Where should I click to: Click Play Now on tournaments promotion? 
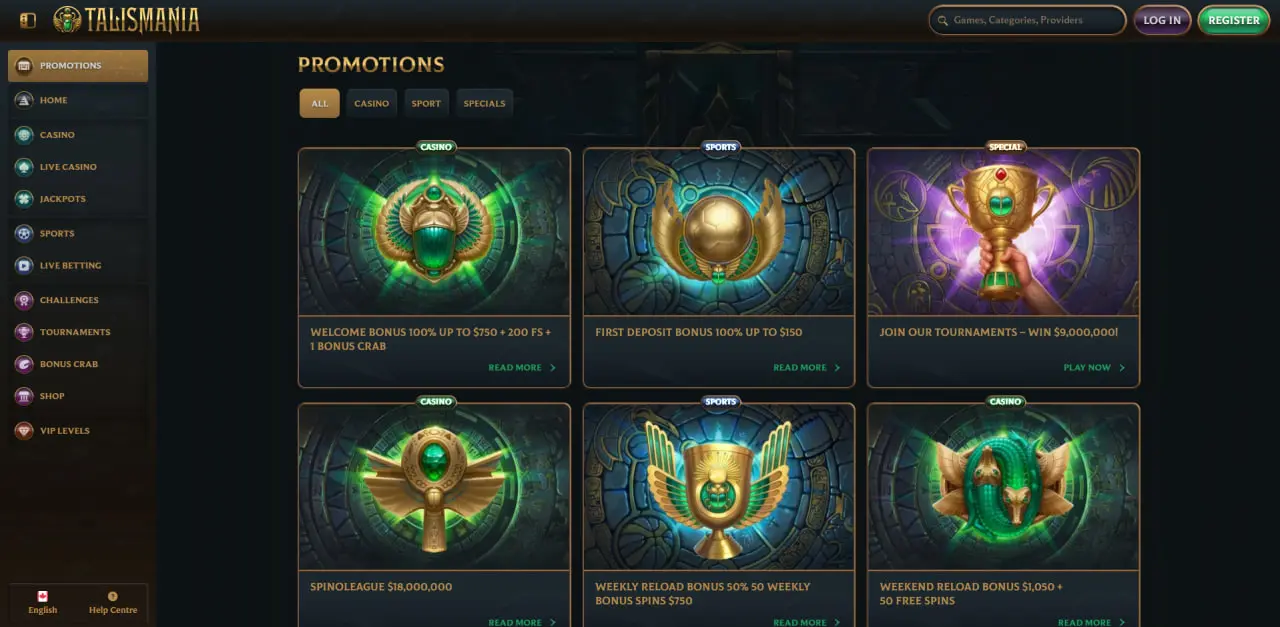pyautogui.click(x=1093, y=368)
